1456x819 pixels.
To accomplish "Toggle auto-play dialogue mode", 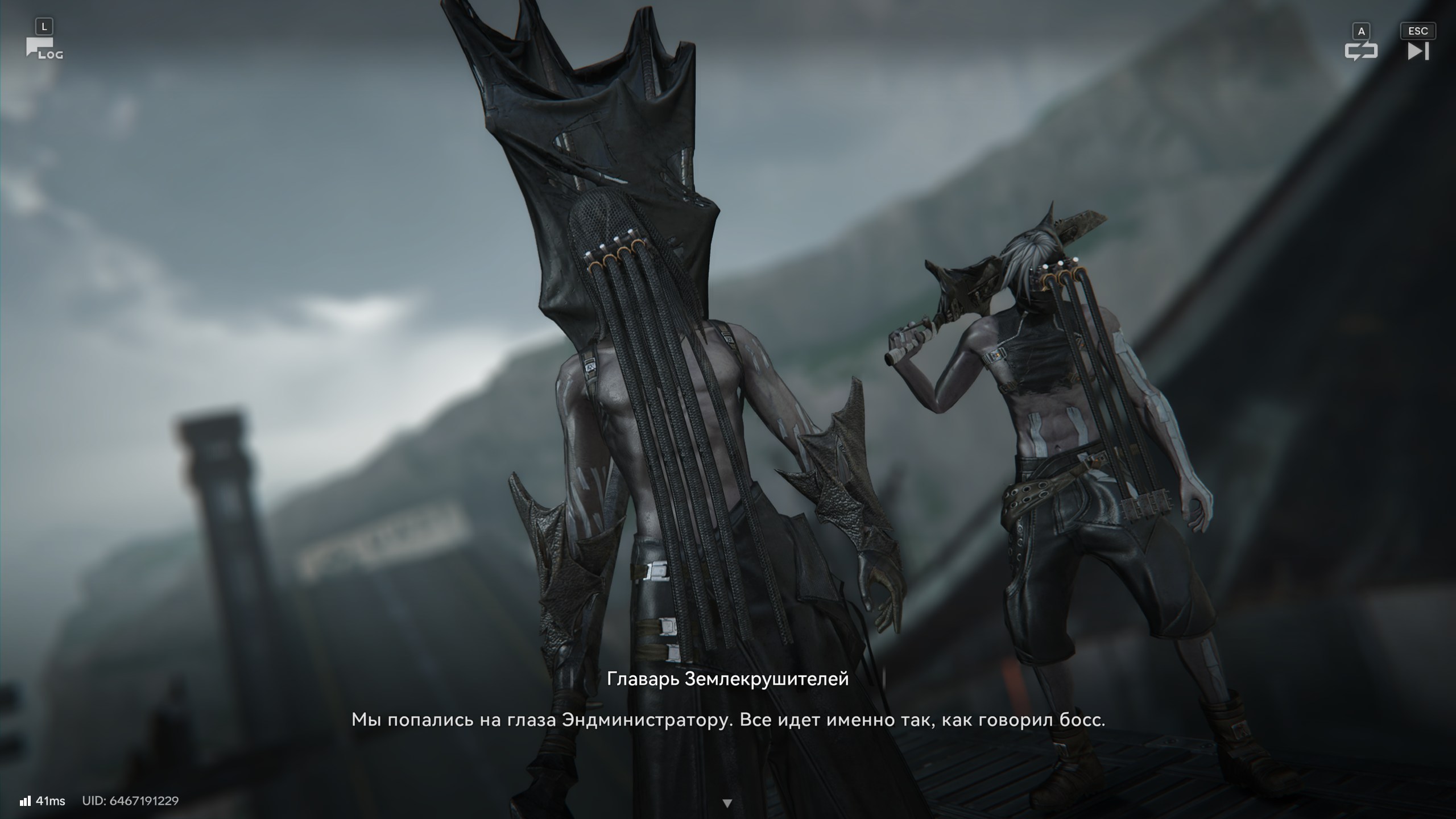I will pos(1360,51).
